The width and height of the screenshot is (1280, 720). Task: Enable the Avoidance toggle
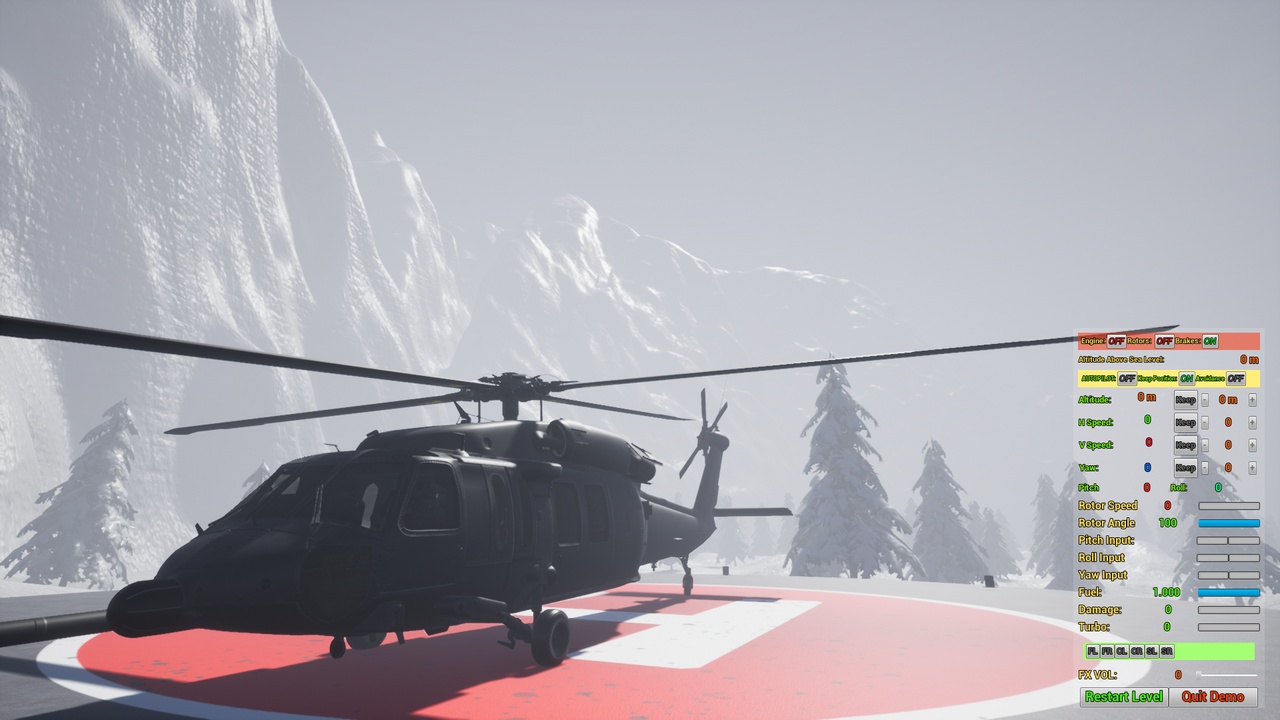(1236, 379)
